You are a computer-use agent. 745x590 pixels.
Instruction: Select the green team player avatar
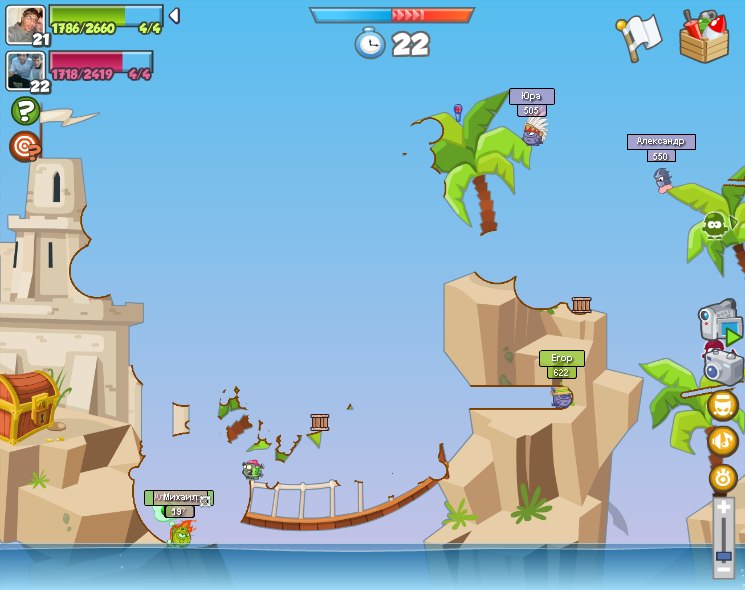tap(25, 24)
